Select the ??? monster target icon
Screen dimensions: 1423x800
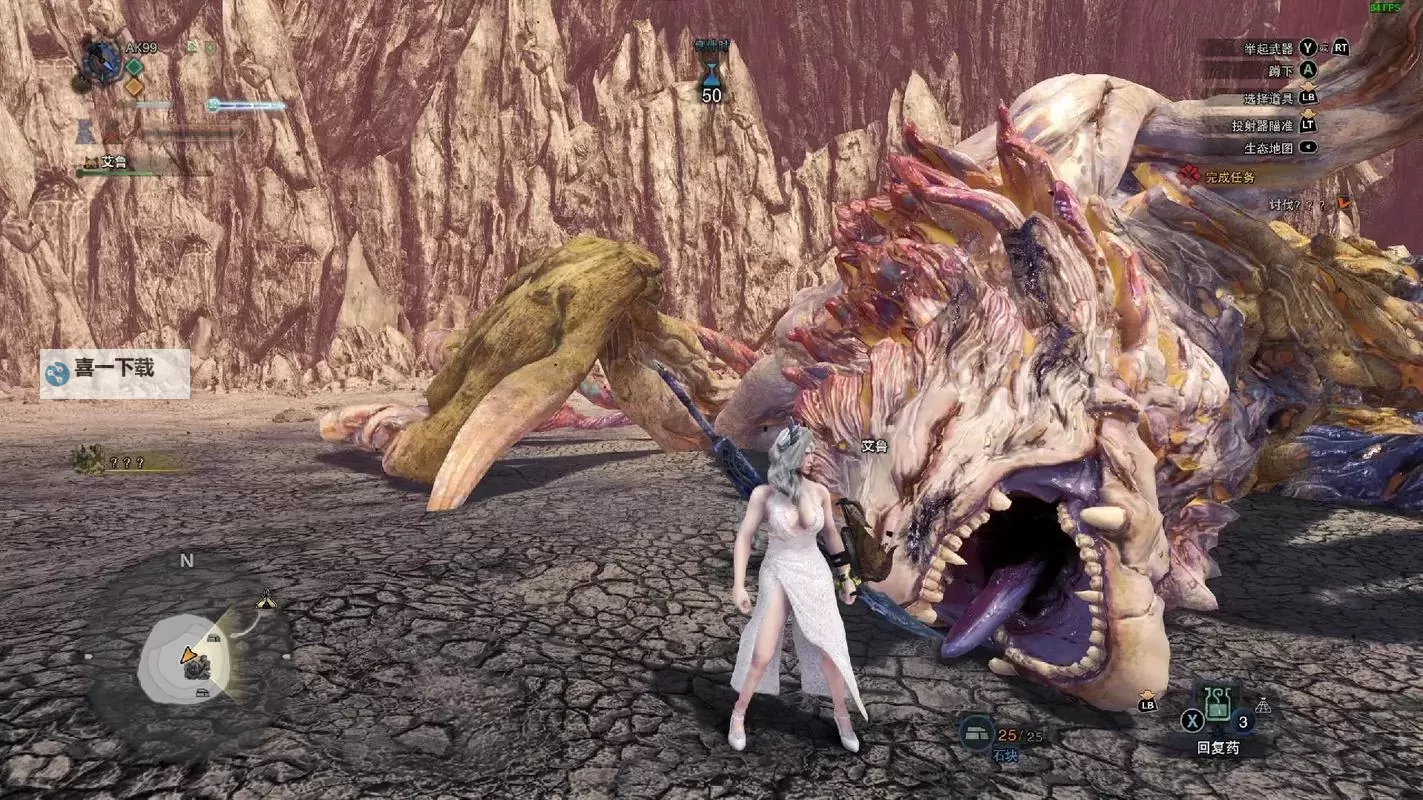pyautogui.click(x=89, y=460)
